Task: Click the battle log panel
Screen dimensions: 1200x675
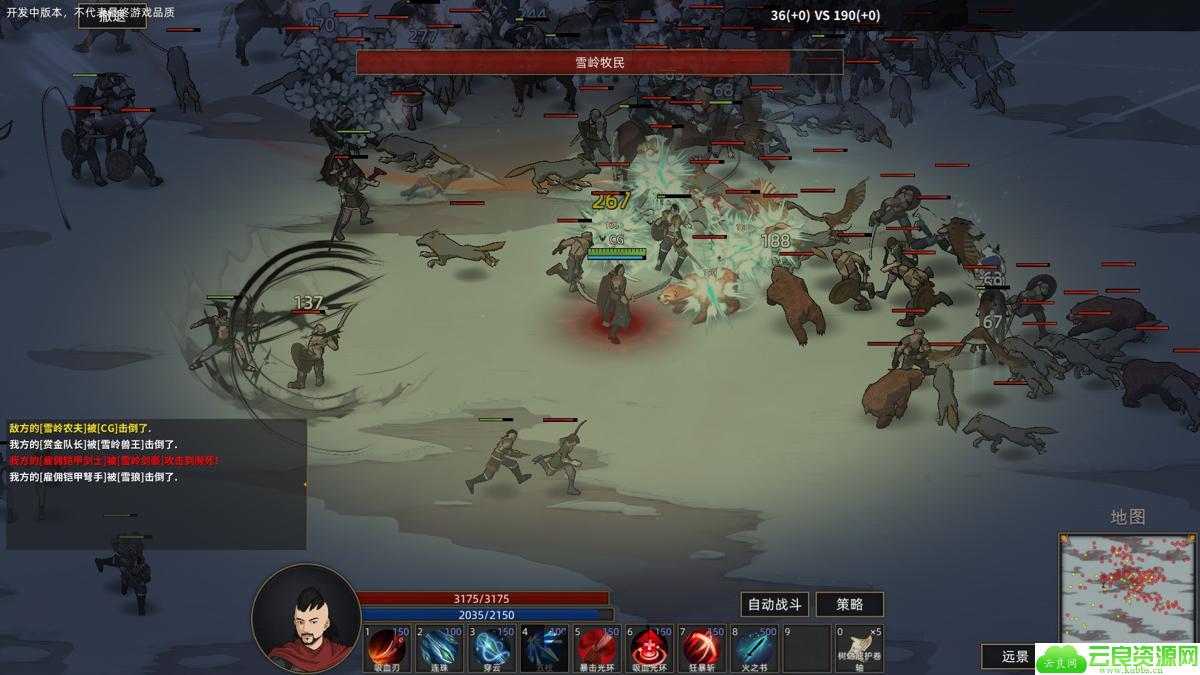Action: [x=156, y=485]
